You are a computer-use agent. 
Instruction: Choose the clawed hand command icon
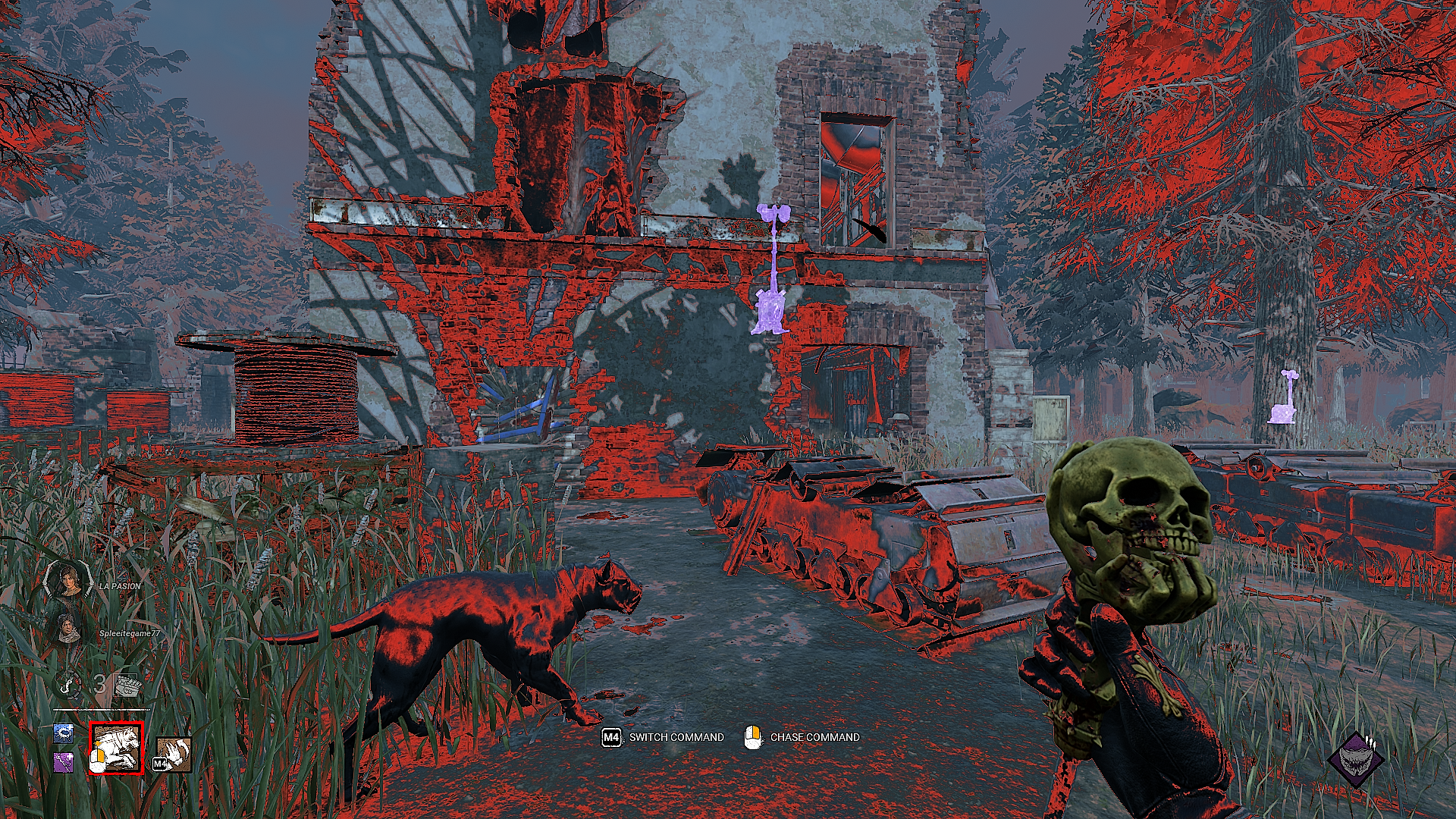(173, 754)
